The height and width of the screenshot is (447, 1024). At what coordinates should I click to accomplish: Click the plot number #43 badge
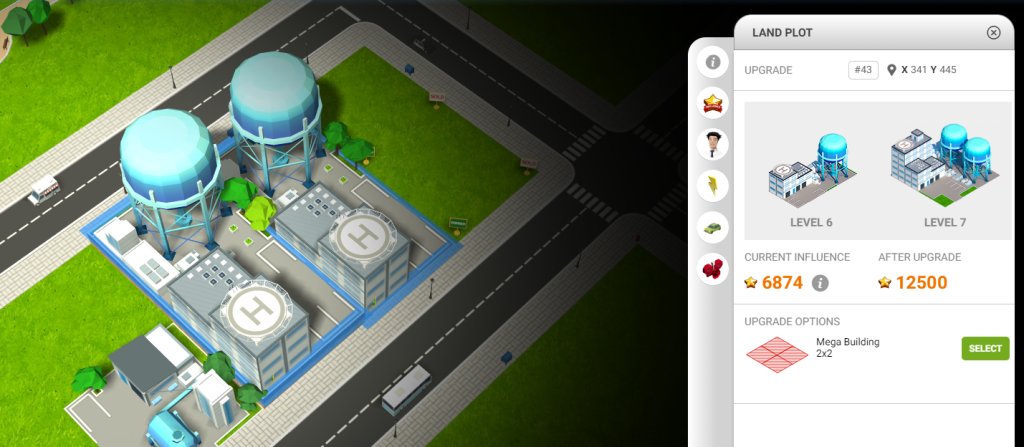coord(862,70)
